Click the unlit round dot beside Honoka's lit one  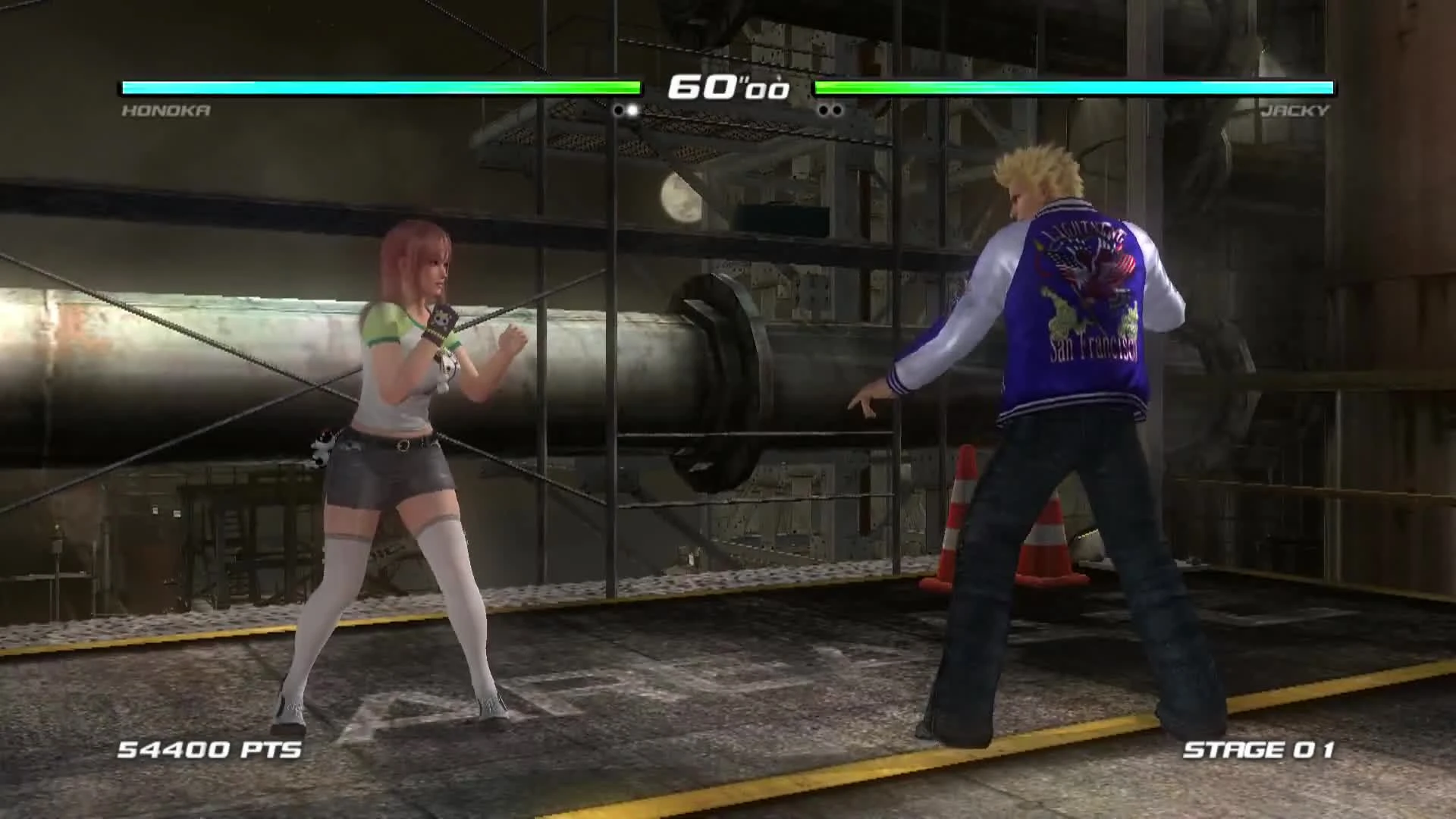click(x=620, y=108)
